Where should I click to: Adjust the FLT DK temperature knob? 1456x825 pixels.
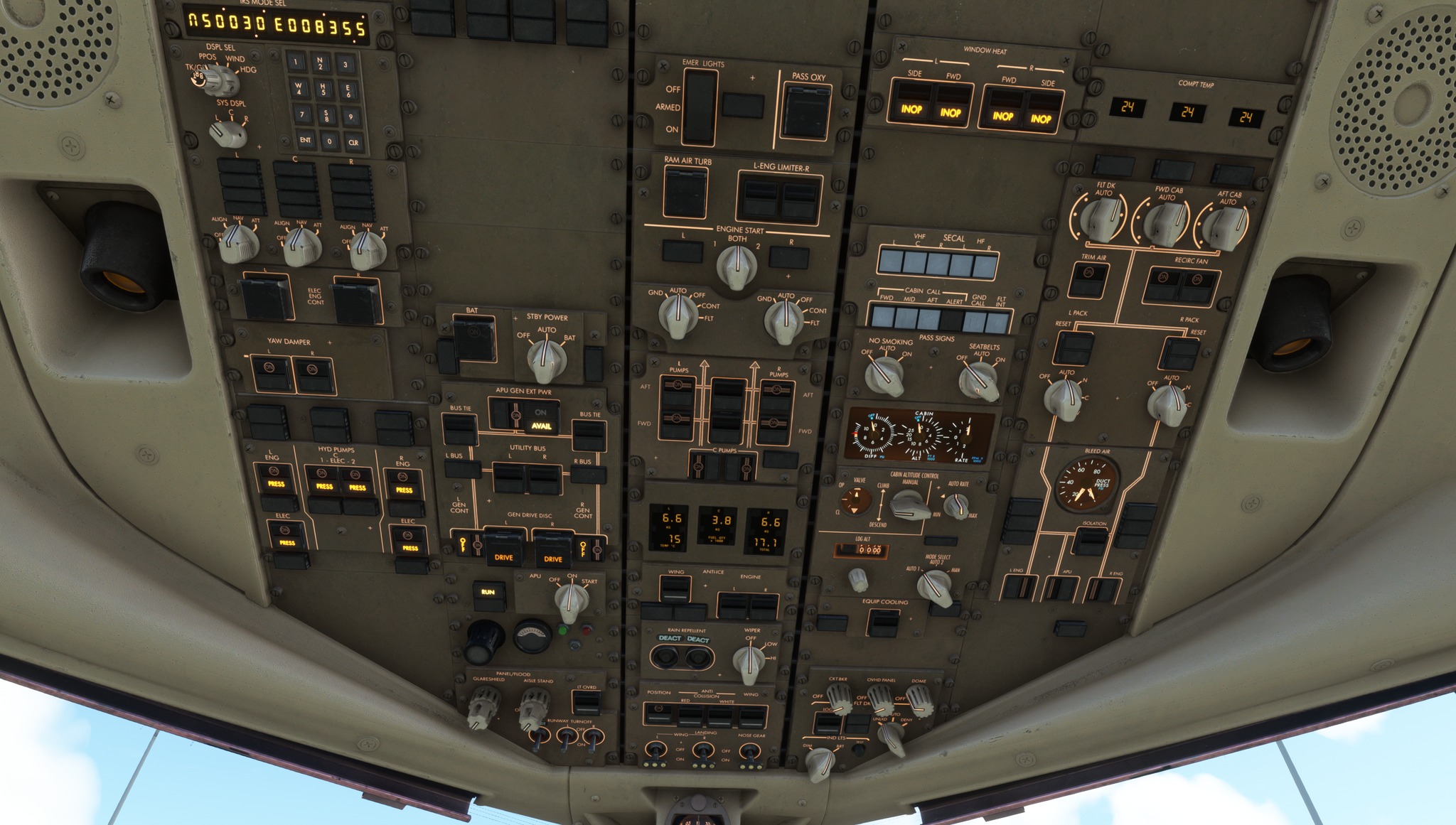[1102, 218]
